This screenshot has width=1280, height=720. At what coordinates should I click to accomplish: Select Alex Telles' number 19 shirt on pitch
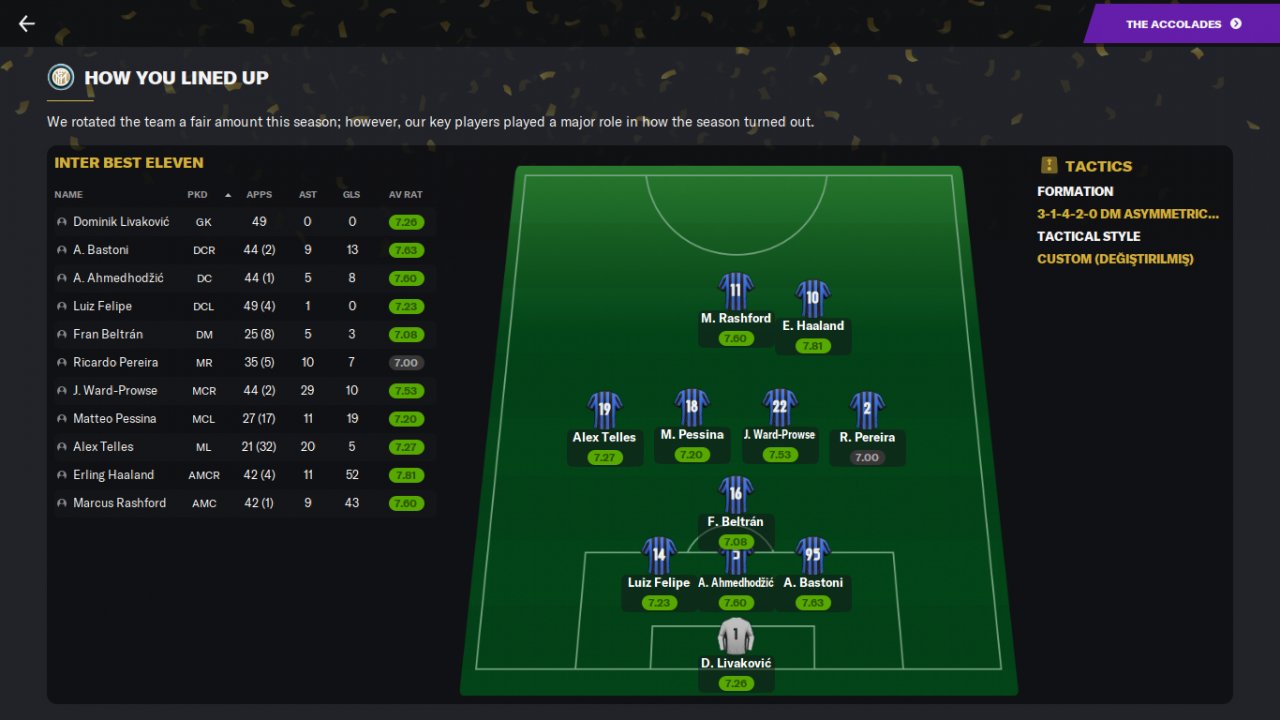point(605,410)
